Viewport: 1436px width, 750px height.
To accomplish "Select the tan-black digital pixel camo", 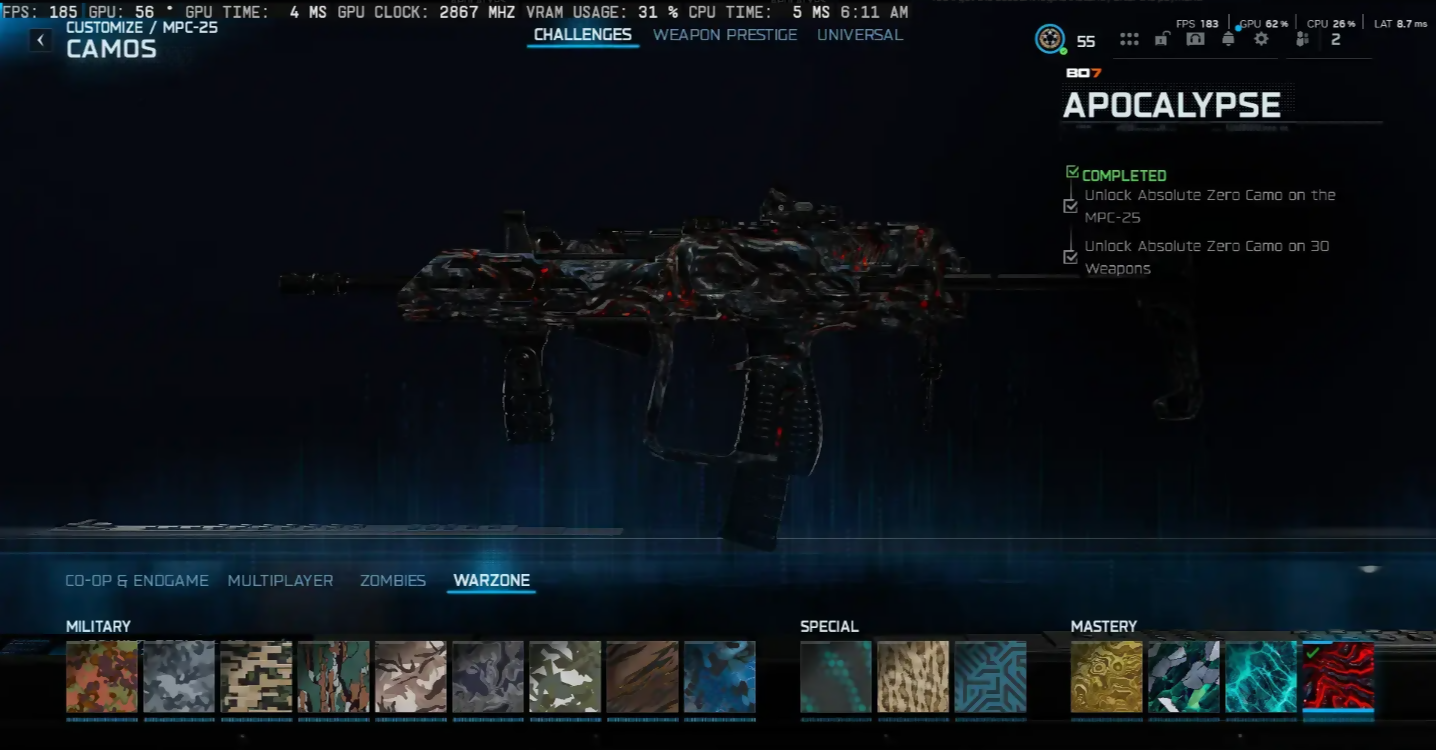I will point(256,677).
